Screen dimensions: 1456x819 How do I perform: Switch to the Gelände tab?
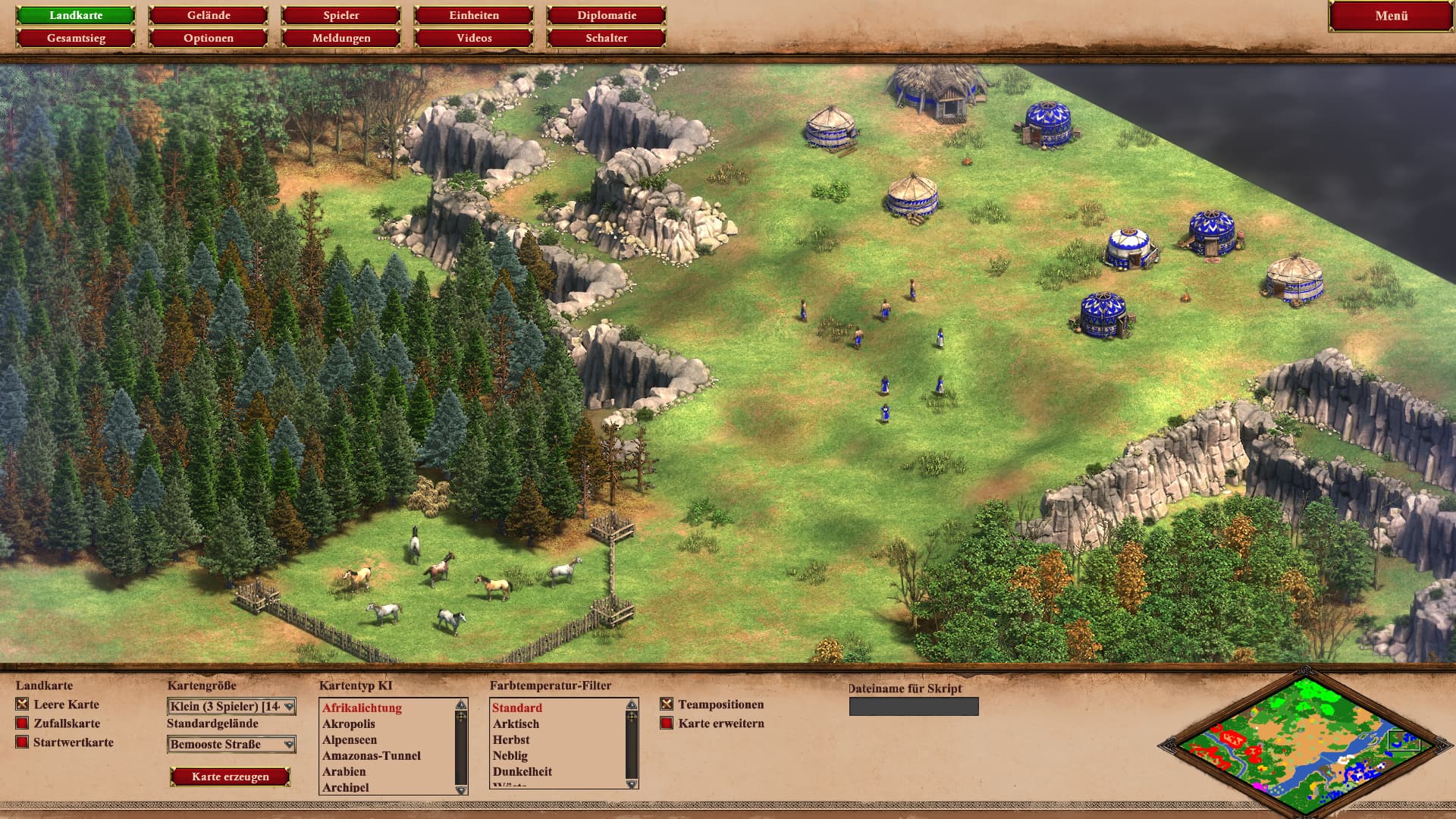coord(209,15)
